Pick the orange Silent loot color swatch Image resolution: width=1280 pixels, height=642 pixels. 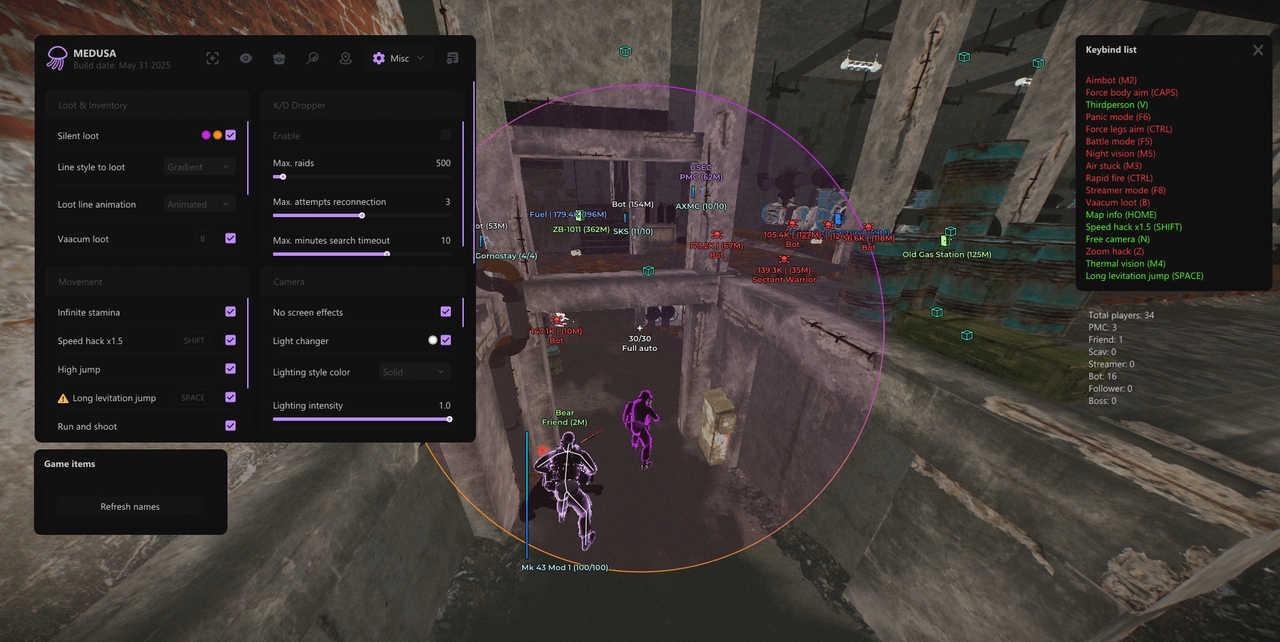[x=217, y=135]
